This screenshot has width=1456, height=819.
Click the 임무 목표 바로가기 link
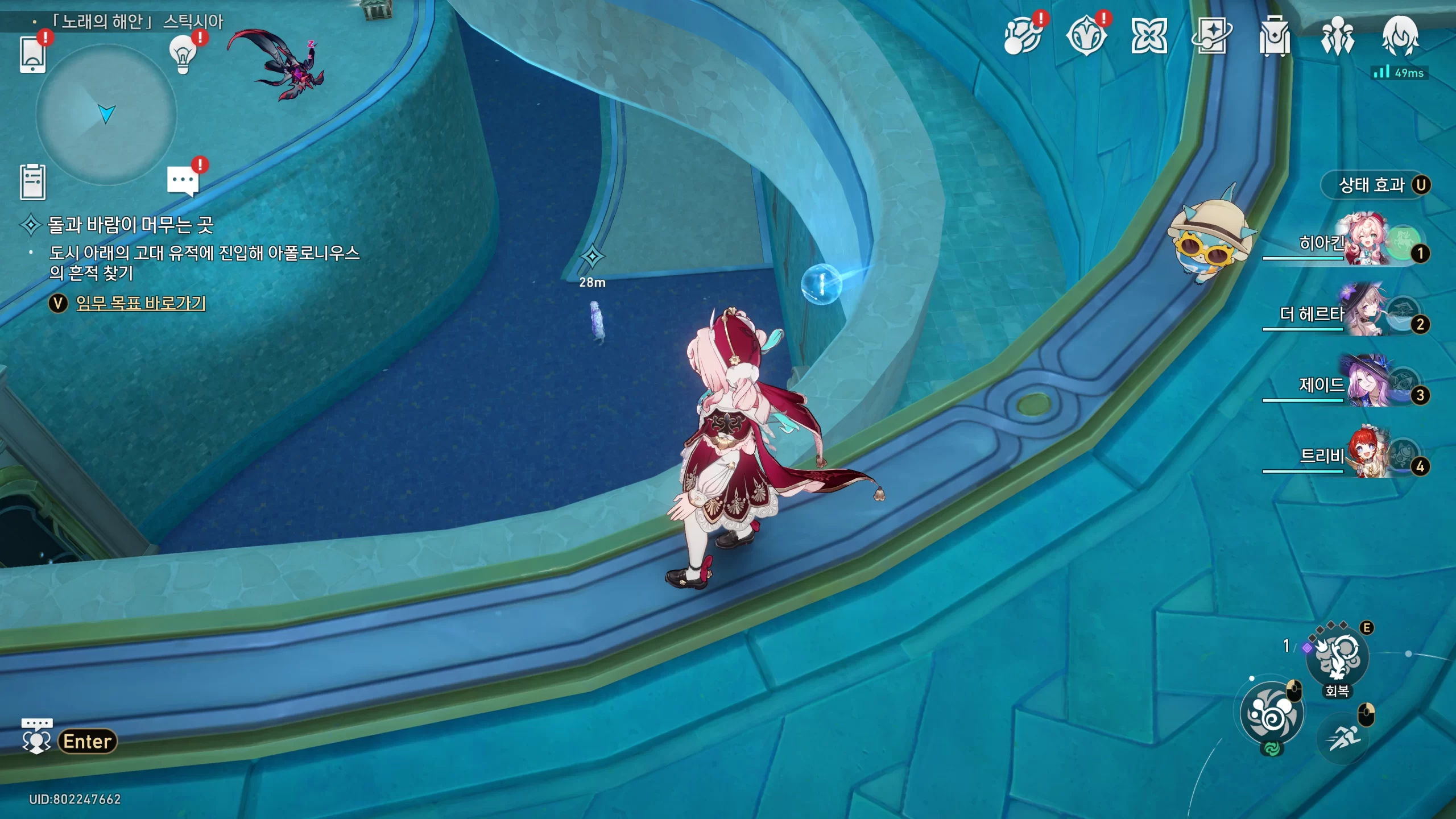[140, 303]
